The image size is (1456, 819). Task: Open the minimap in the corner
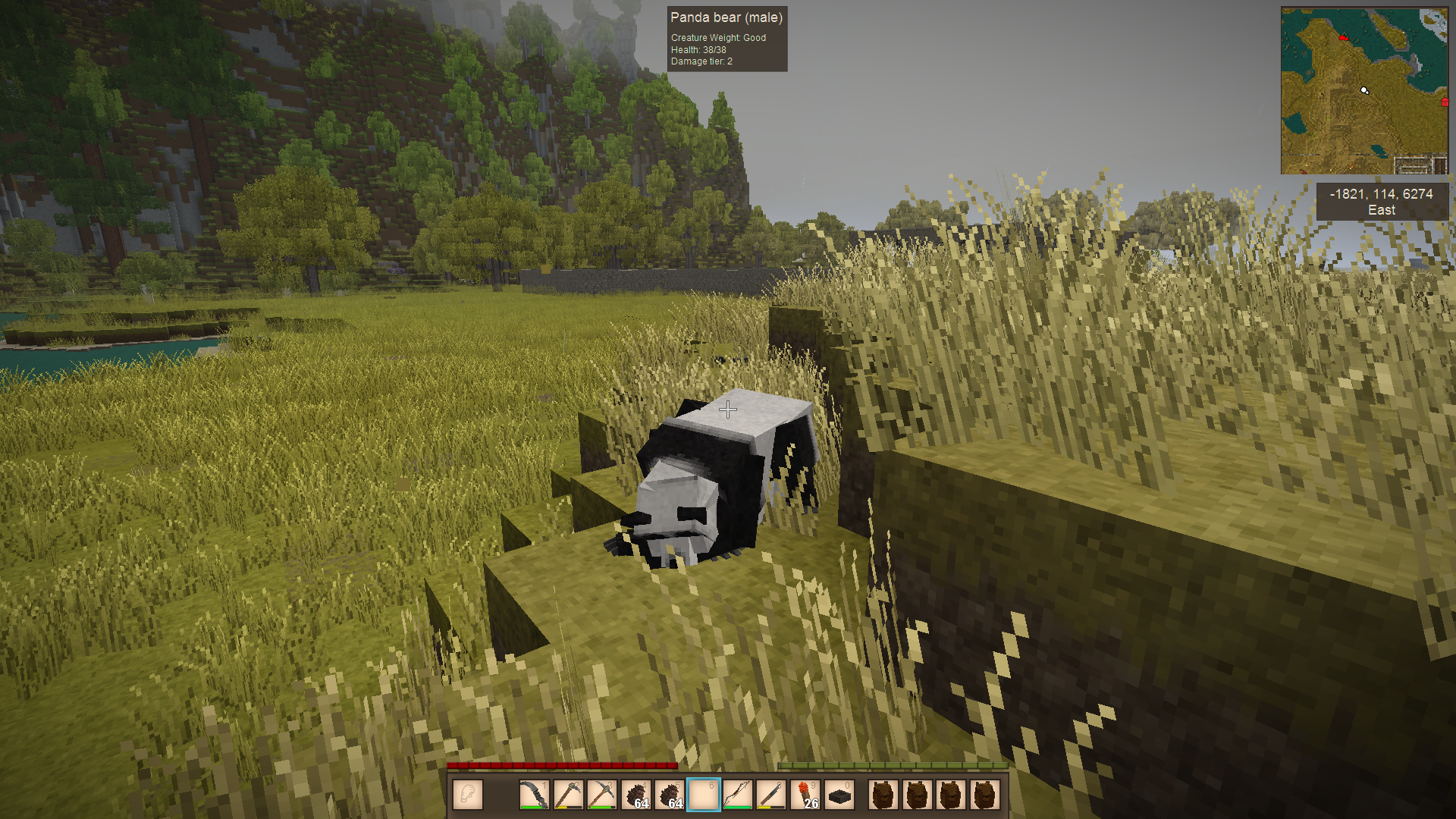click(1363, 91)
